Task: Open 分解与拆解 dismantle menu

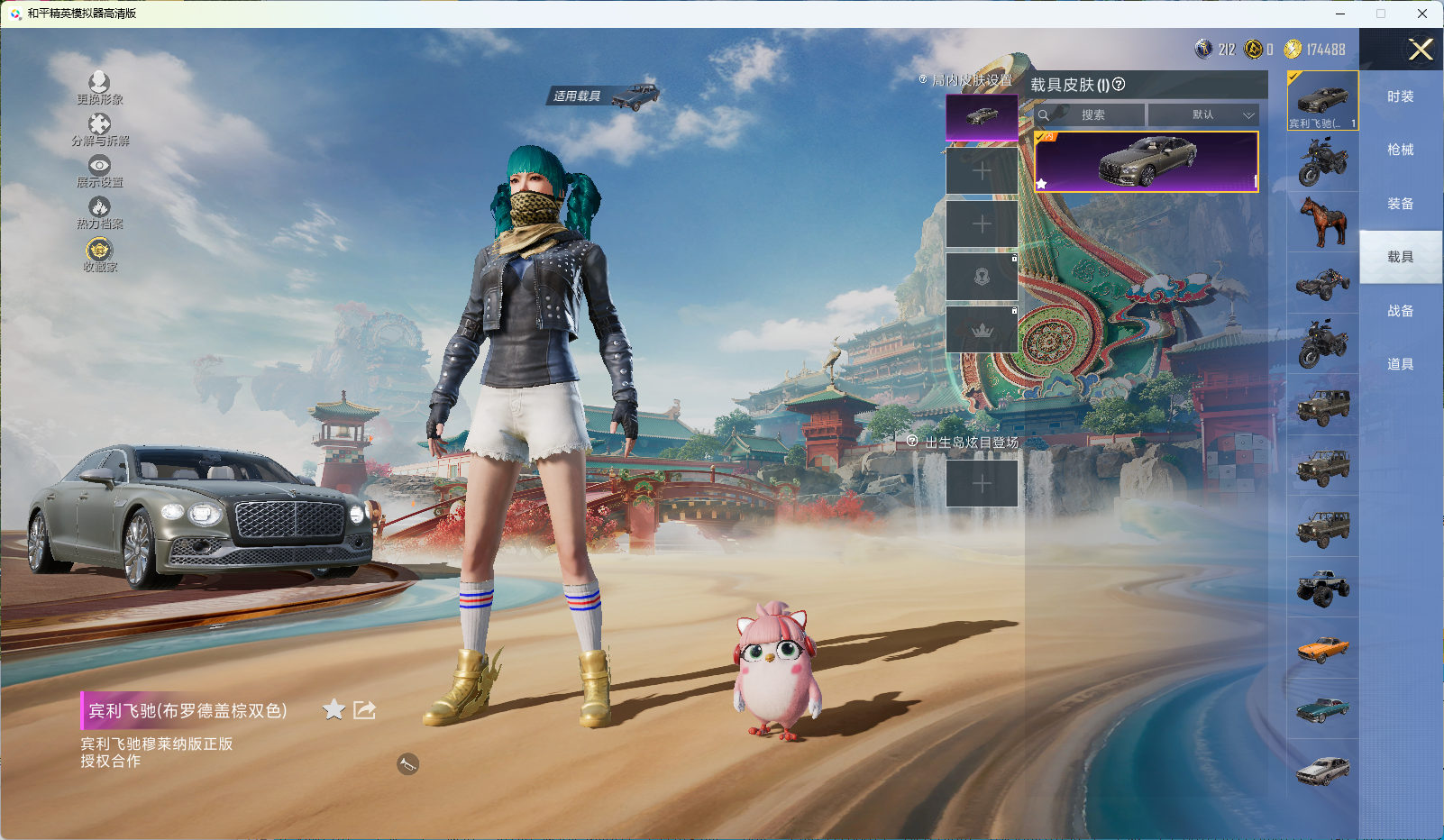Action: 99,130
